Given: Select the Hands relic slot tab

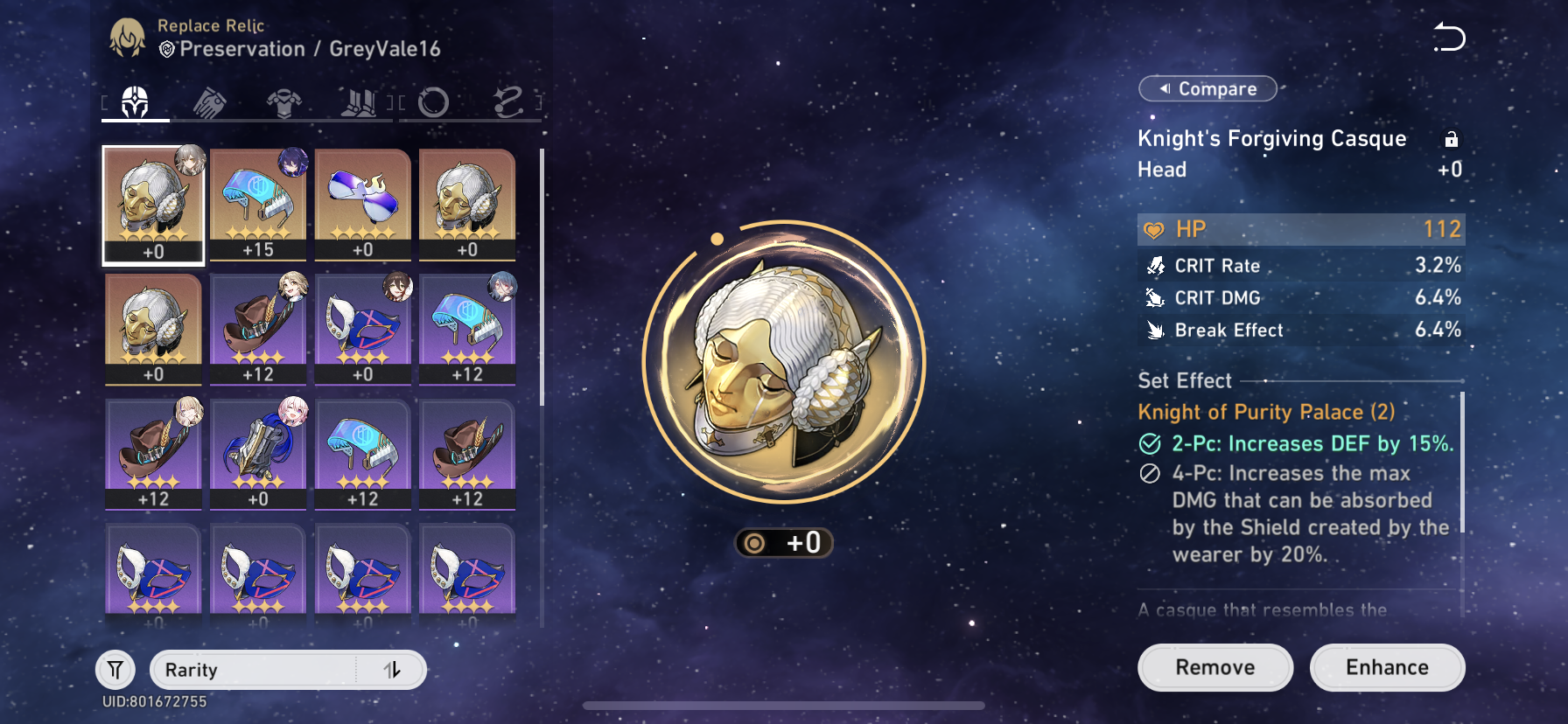Looking at the screenshot, I should [x=210, y=101].
